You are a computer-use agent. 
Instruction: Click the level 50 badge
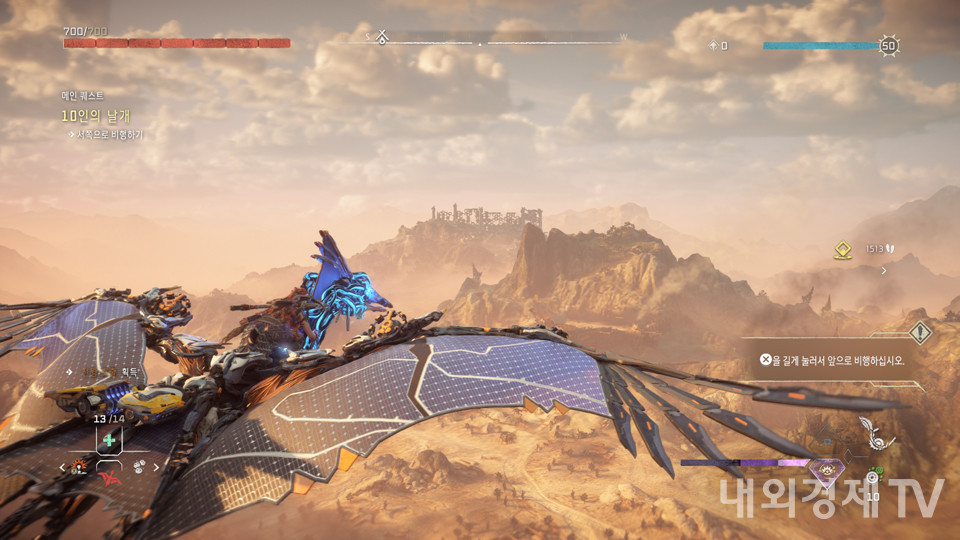888,45
